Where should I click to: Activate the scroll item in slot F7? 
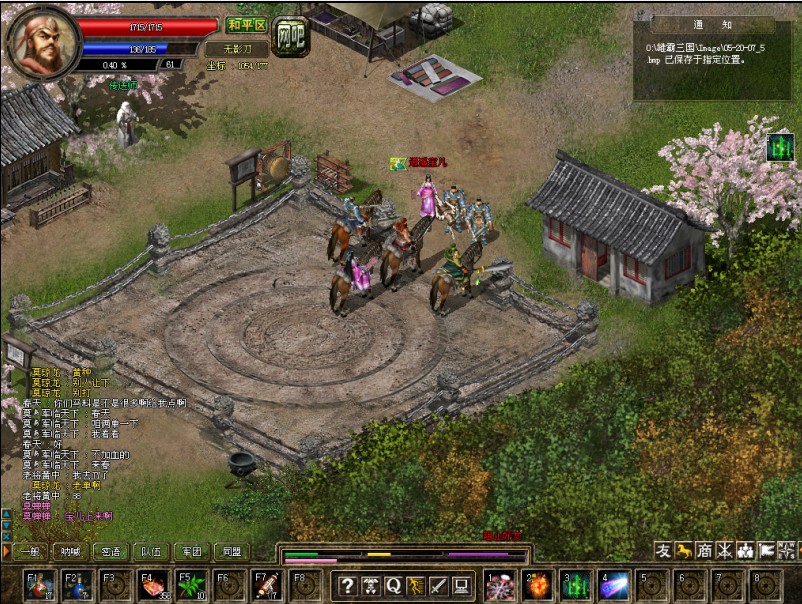pyautogui.click(x=265, y=585)
